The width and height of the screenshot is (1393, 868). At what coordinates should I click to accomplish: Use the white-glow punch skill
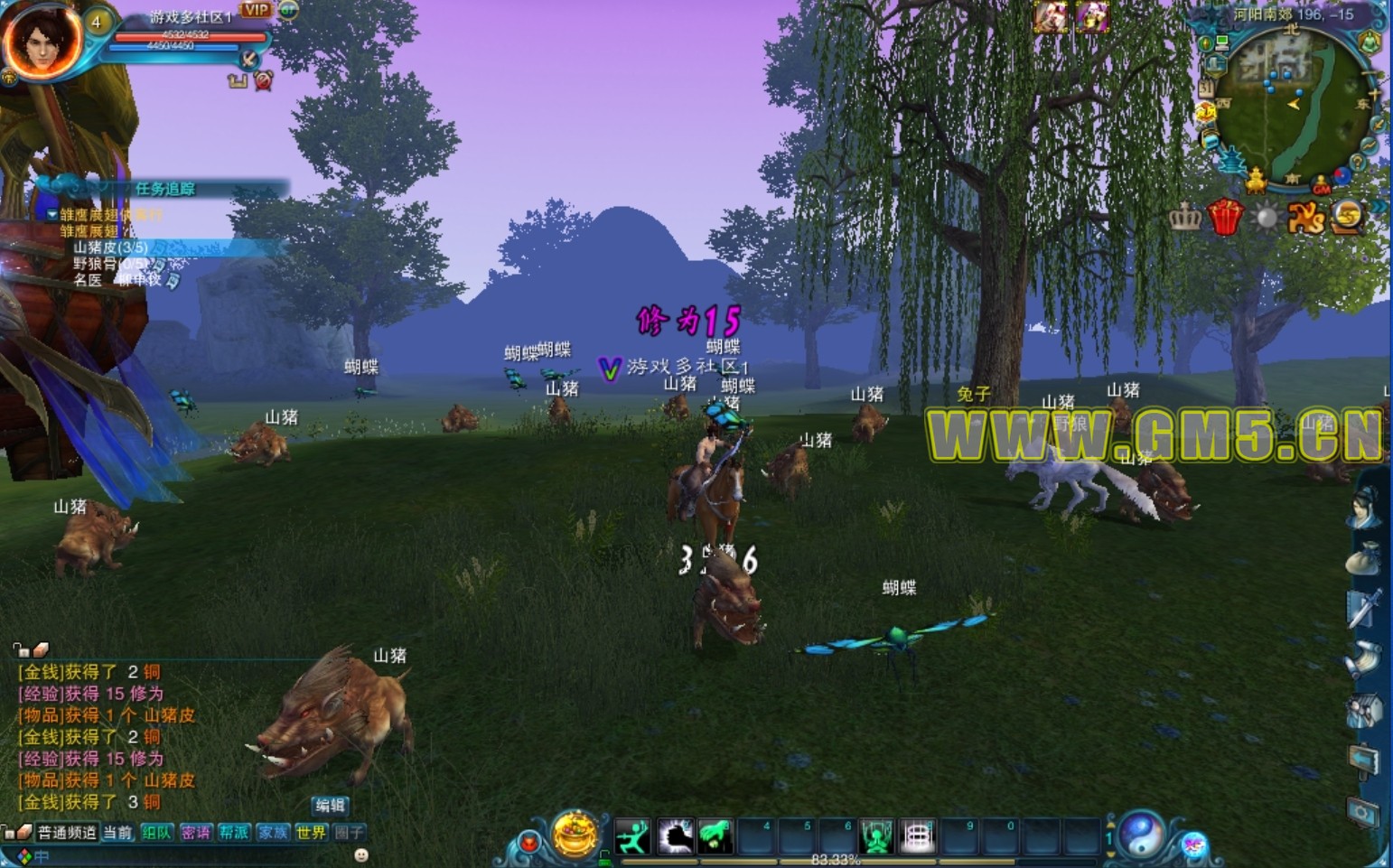pos(674,836)
